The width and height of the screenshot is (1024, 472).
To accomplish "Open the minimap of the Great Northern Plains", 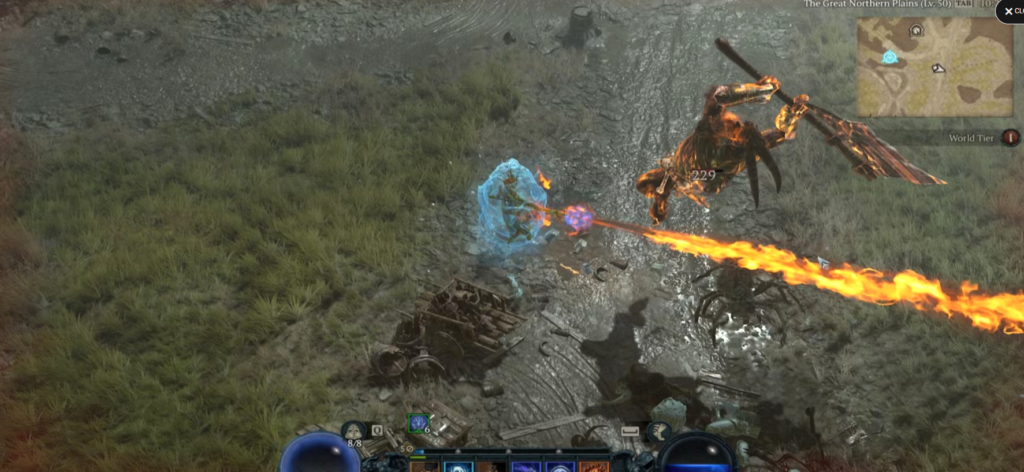I will 934,67.
